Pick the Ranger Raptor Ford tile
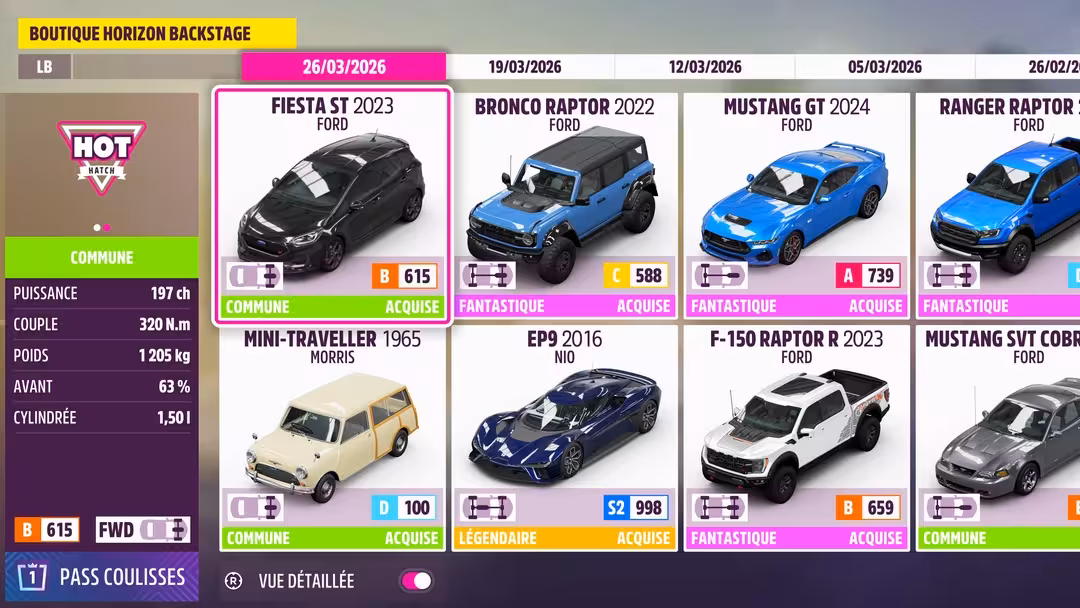This screenshot has width=1080, height=608. click(x=1000, y=205)
